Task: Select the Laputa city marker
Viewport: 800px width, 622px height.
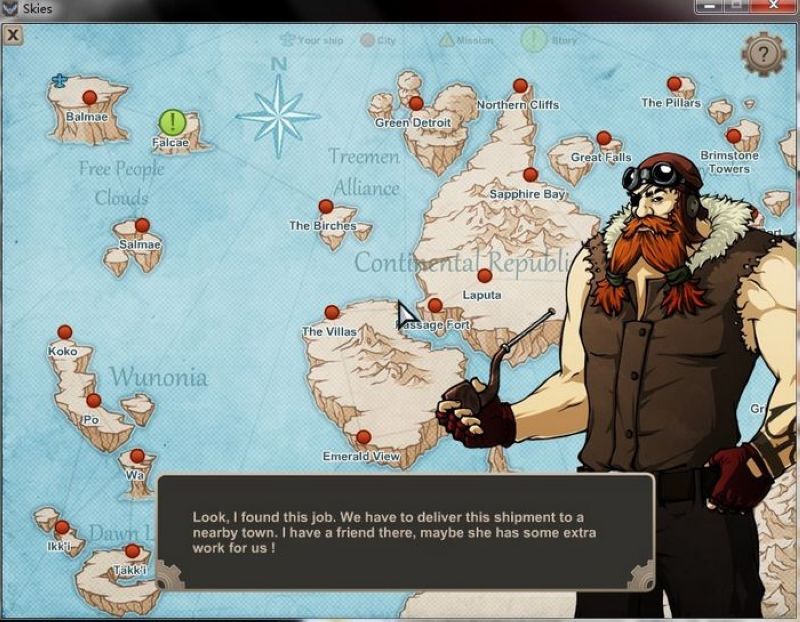Action: click(485, 276)
